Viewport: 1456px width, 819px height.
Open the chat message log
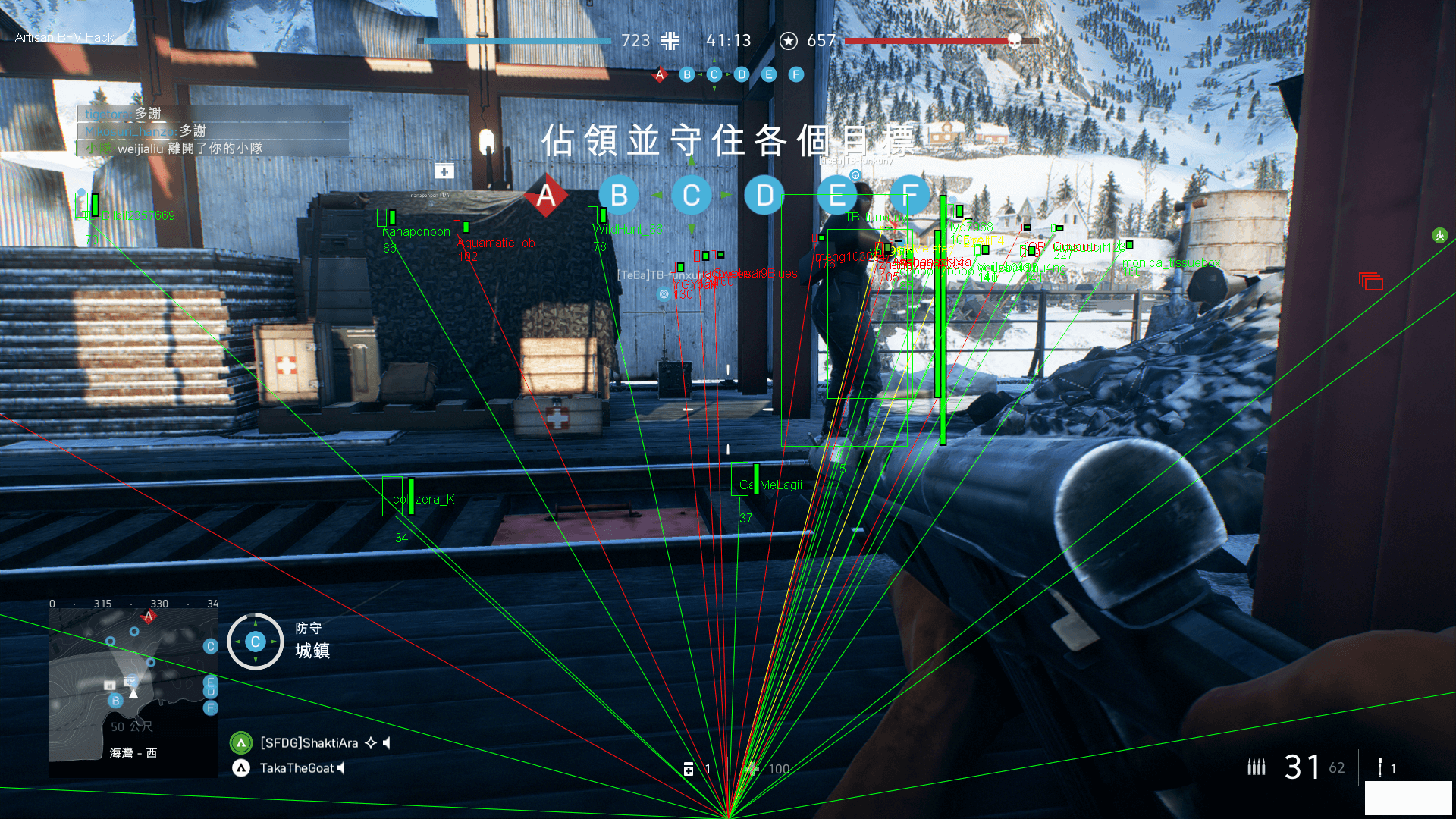coord(212,131)
